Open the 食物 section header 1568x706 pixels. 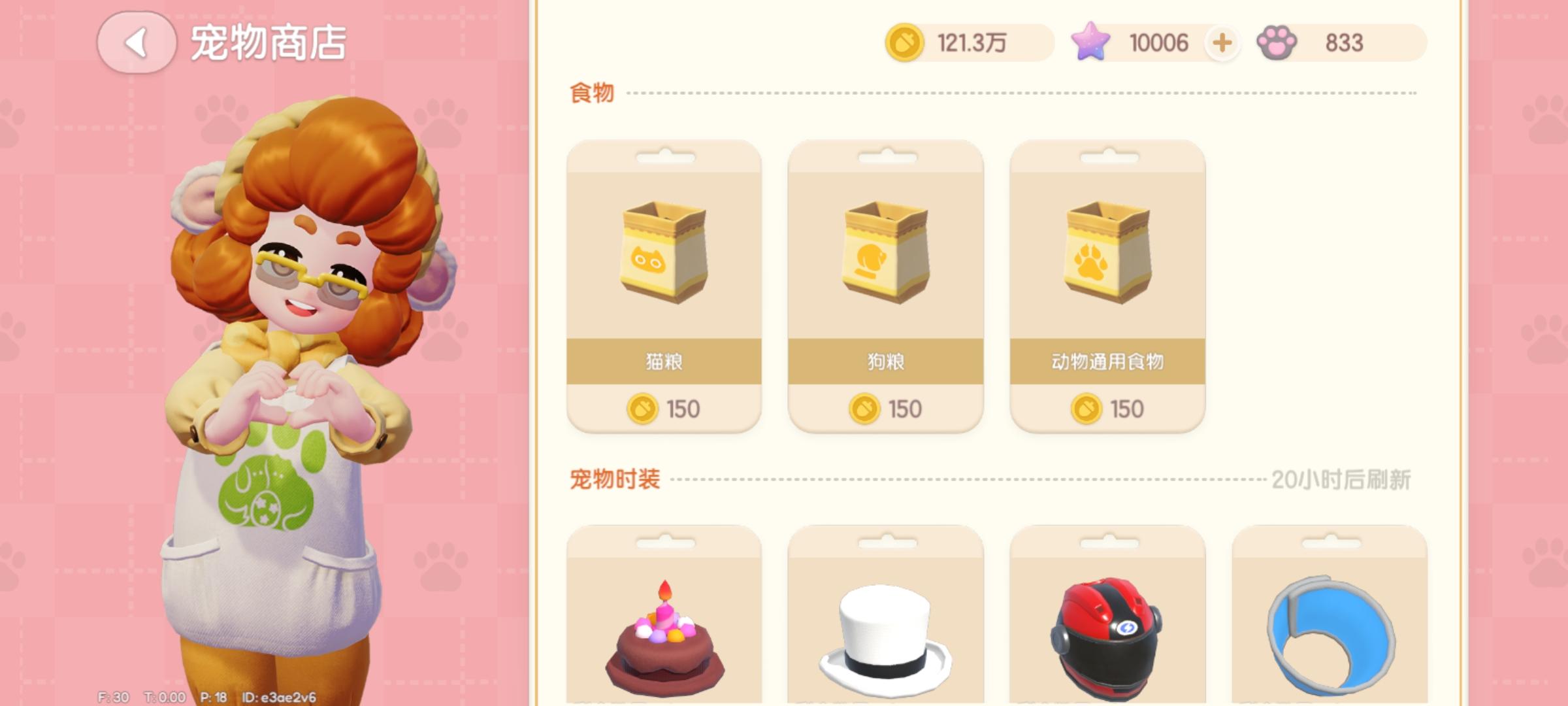click(590, 93)
